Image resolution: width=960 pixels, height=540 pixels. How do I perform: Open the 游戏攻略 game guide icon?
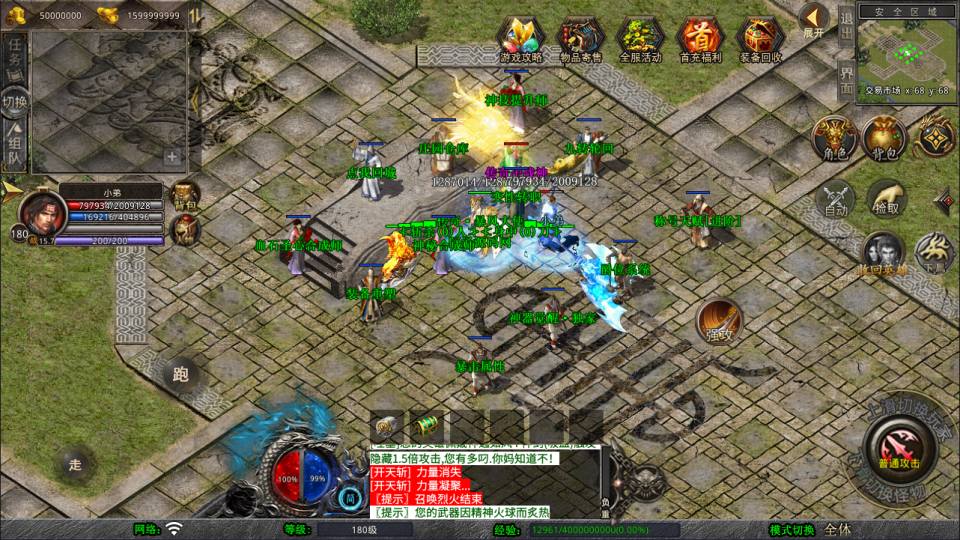click(521, 38)
